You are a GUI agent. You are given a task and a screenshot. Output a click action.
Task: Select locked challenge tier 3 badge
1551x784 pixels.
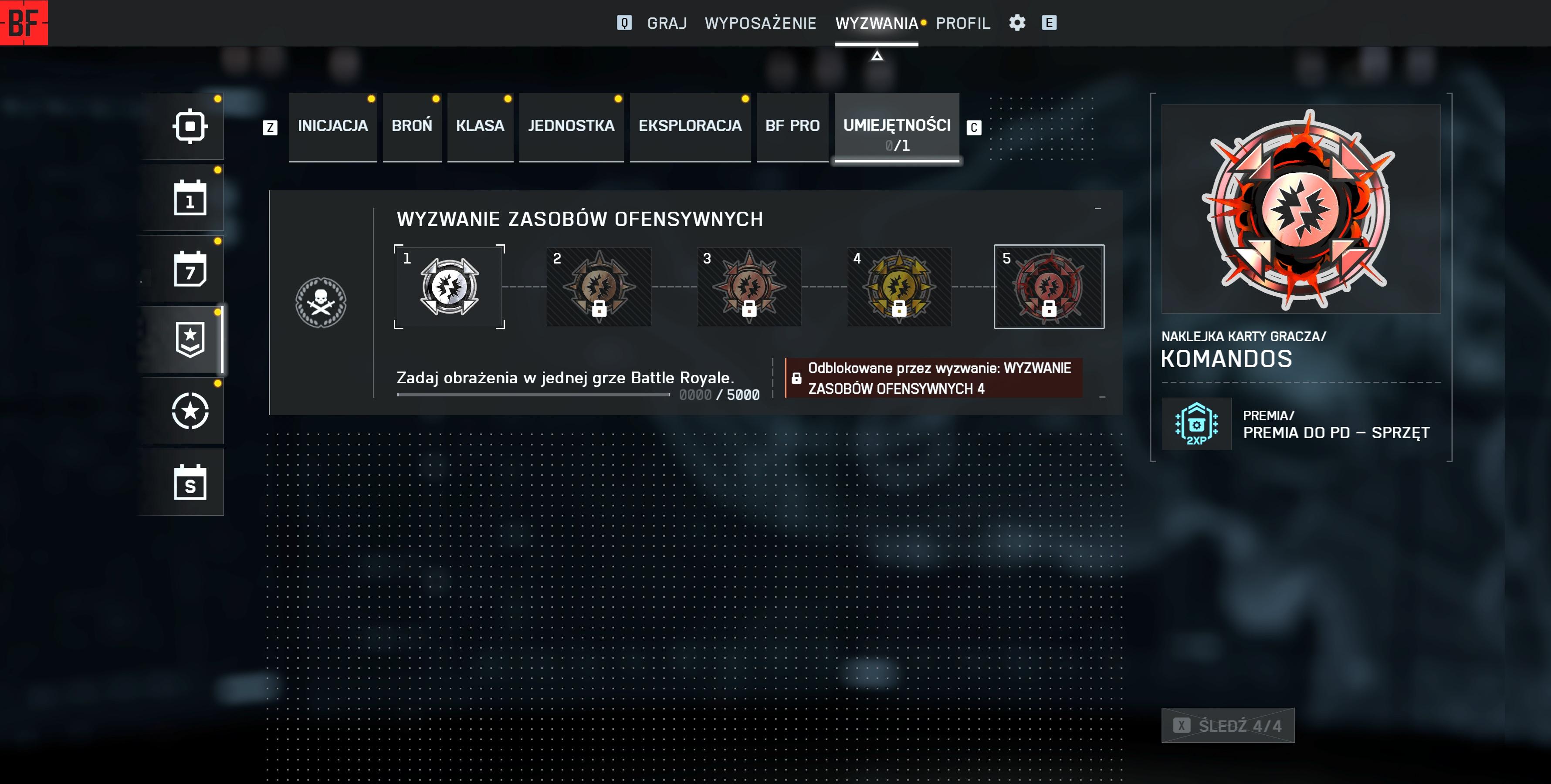tap(749, 287)
